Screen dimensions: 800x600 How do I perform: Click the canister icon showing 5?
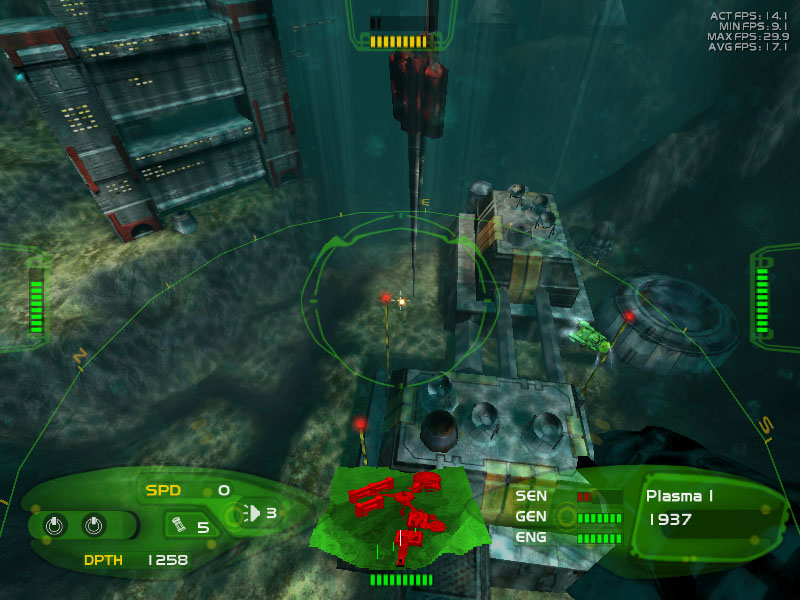tap(181, 525)
